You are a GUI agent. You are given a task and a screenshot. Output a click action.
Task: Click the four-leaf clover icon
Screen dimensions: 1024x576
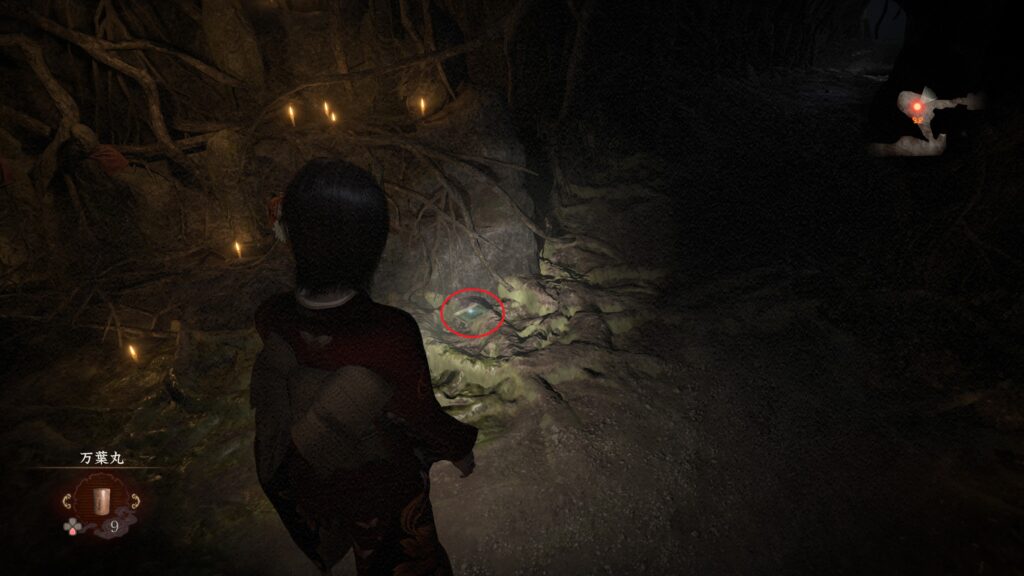pyautogui.click(x=74, y=525)
